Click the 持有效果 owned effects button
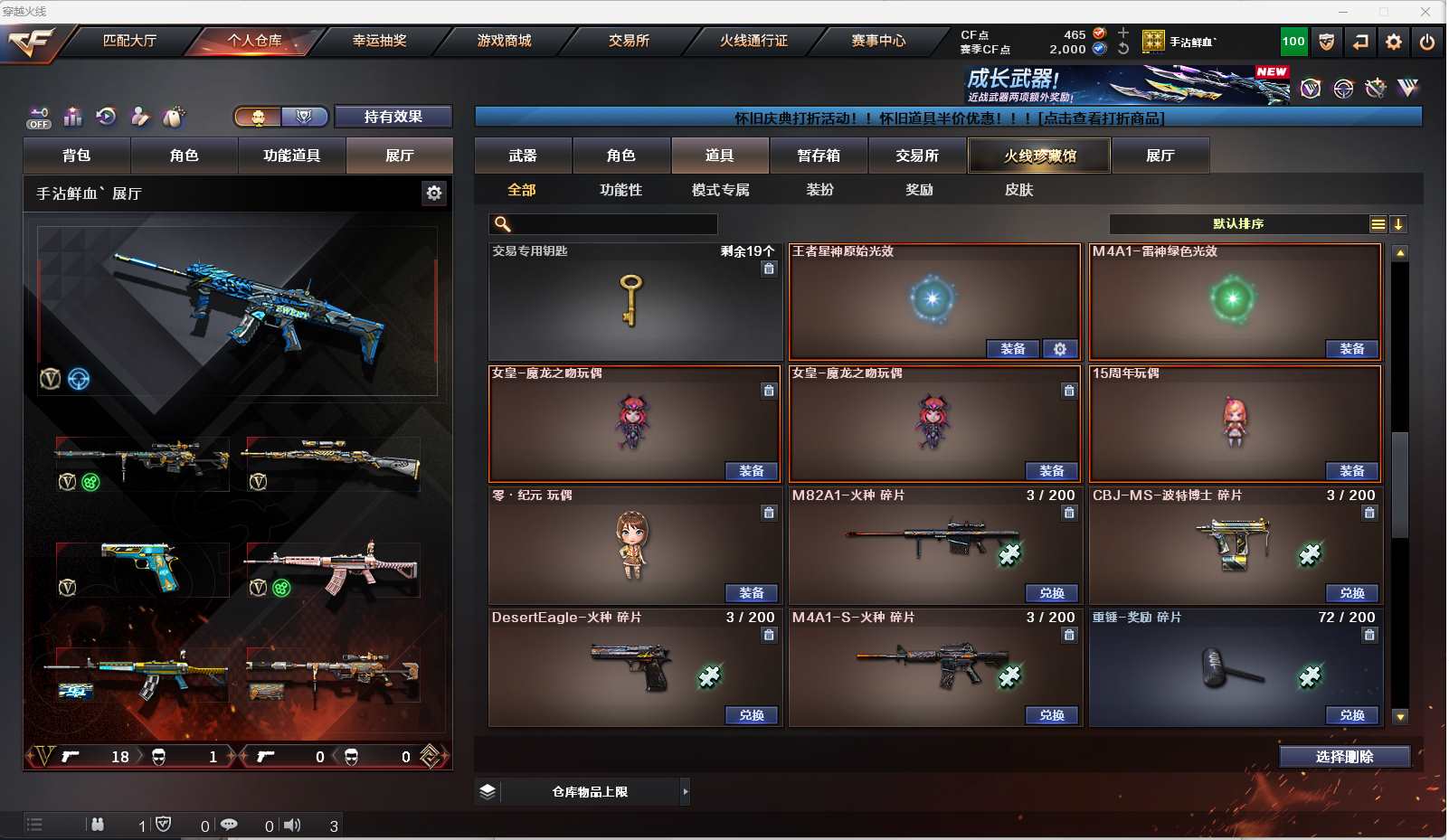The image size is (1449, 840). (393, 117)
